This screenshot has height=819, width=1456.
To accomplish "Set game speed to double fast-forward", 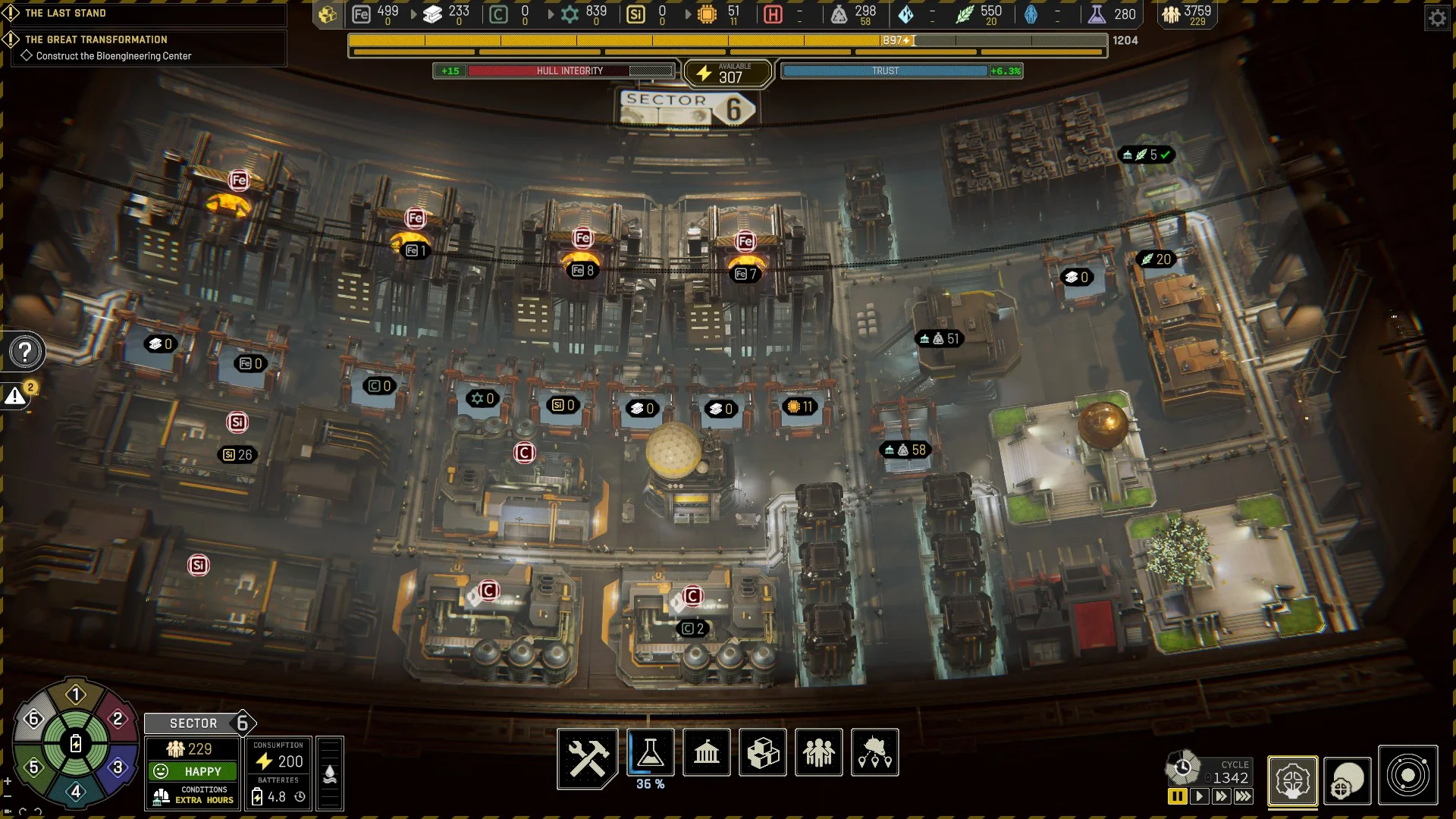I will pos(1221,796).
